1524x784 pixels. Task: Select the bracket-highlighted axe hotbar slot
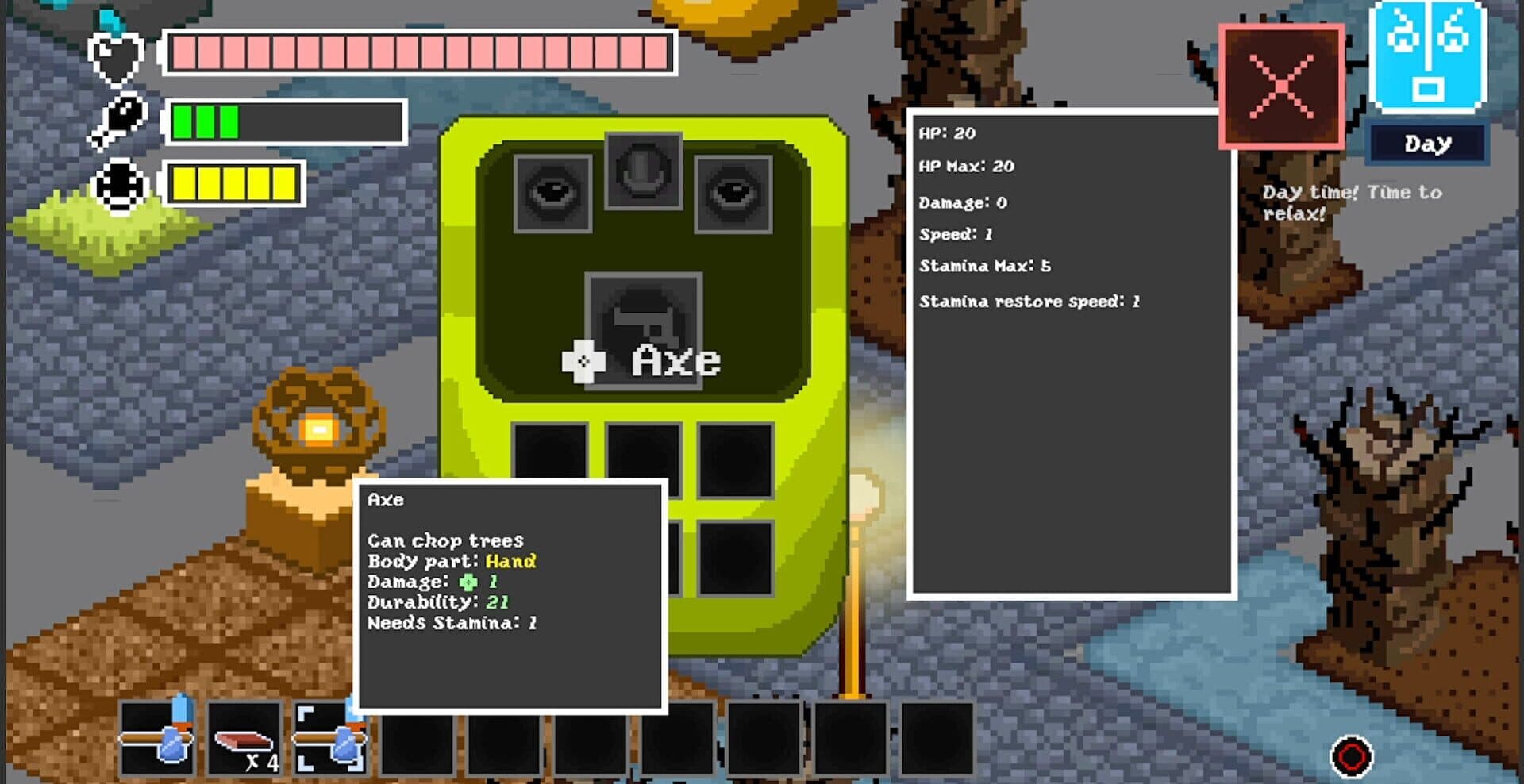pos(329,738)
